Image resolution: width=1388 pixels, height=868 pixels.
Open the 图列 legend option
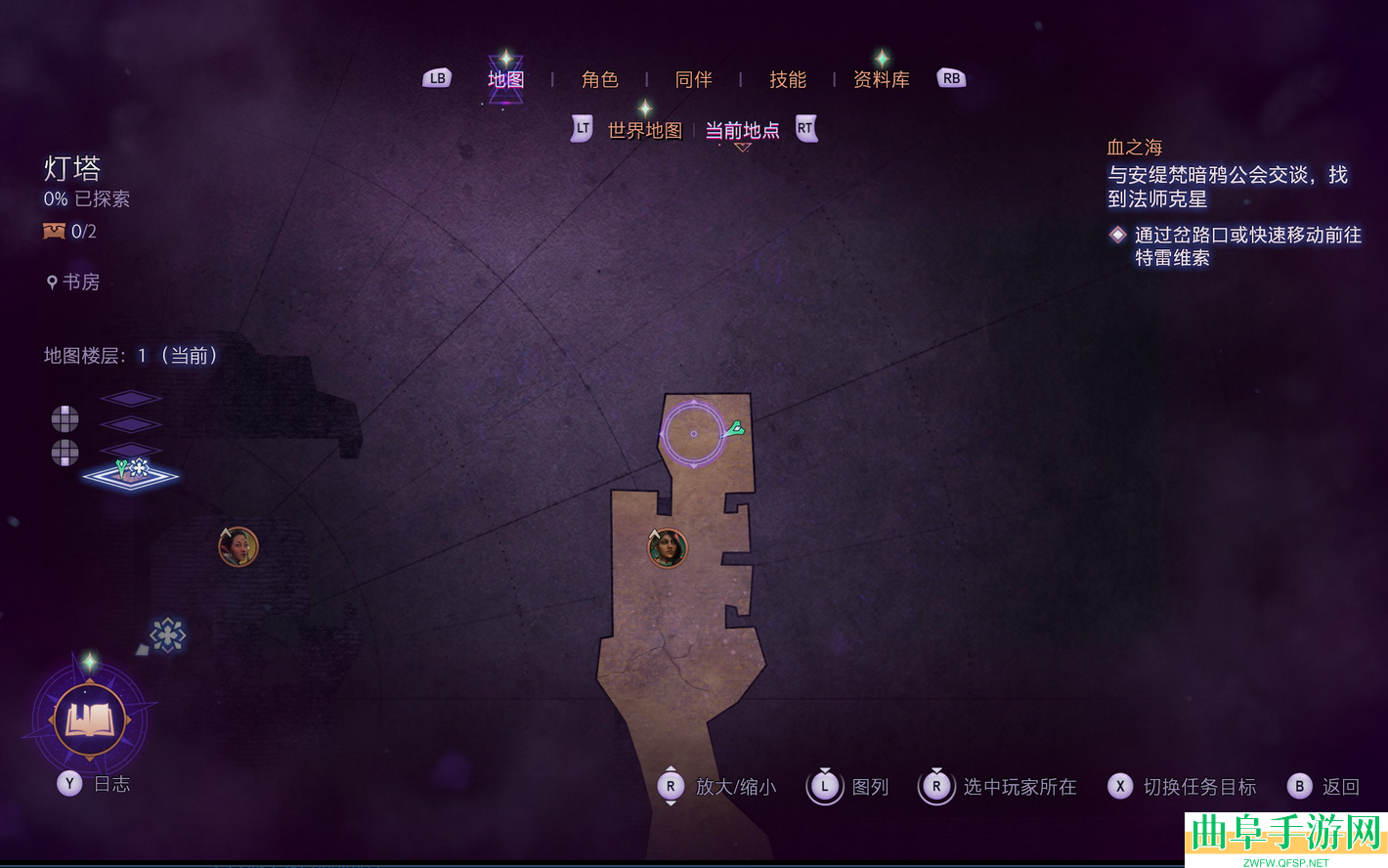click(x=848, y=787)
